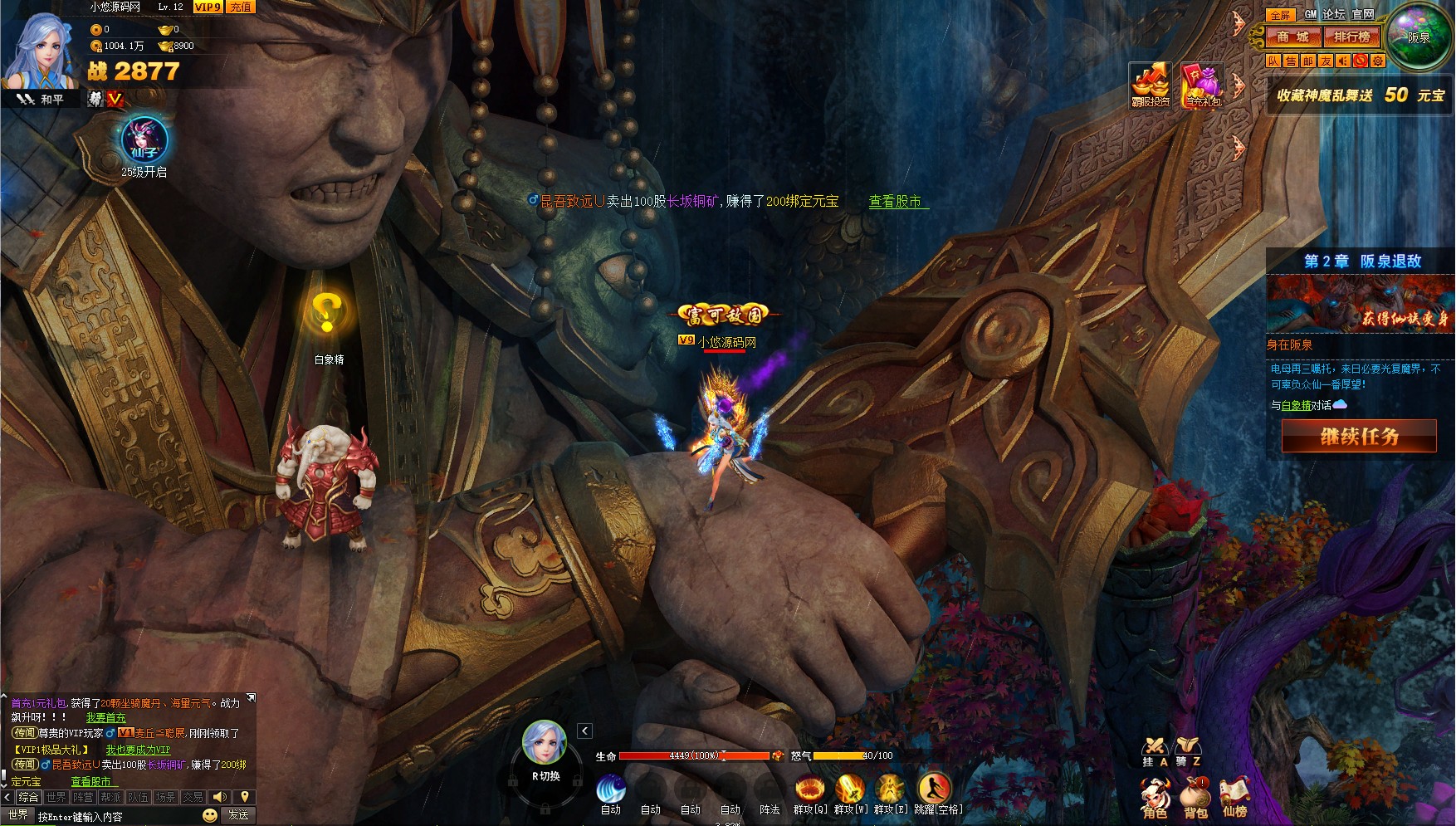Open the 邮 mail button
1456x826 pixels.
(x=1308, y=61)
